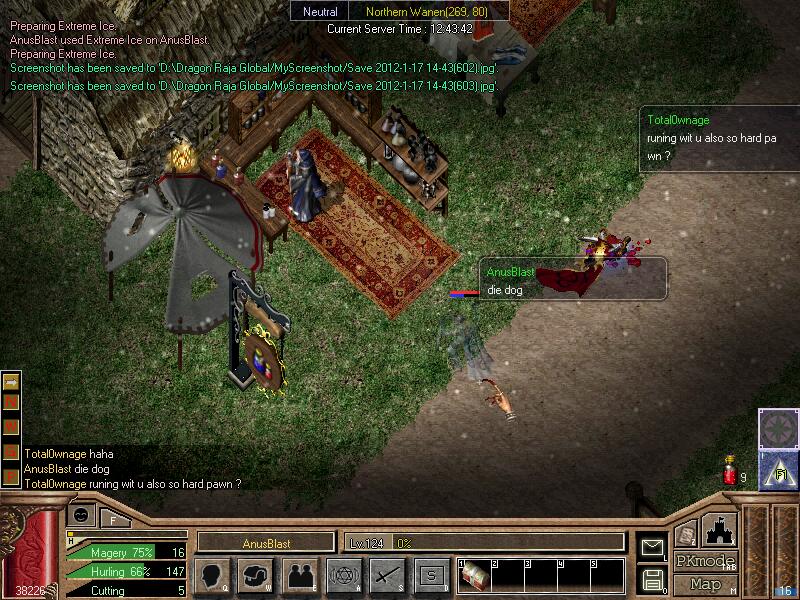Use the red potion quick item

click(x=729, y=474)
